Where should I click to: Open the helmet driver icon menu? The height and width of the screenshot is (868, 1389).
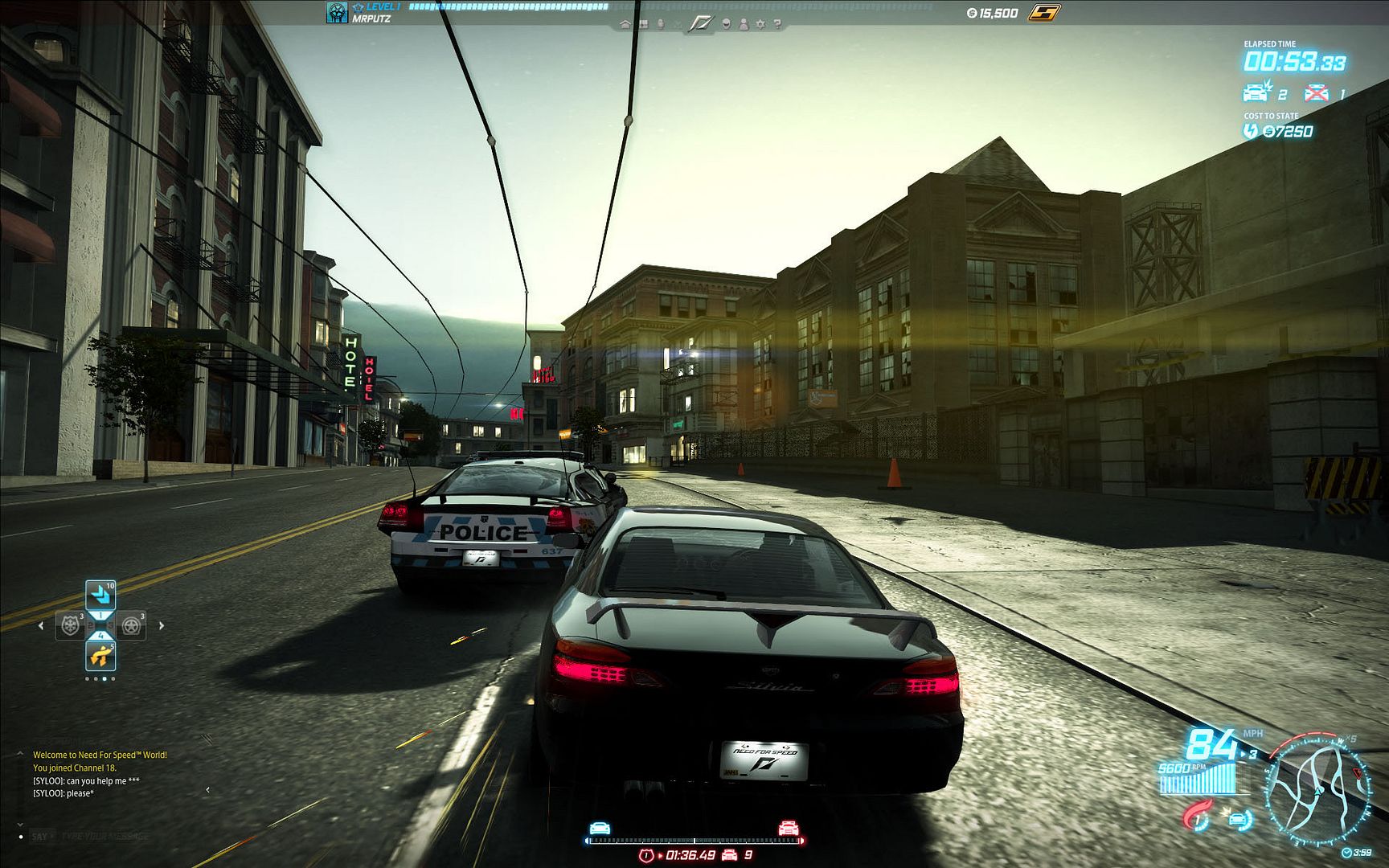[x=727, y=24]
